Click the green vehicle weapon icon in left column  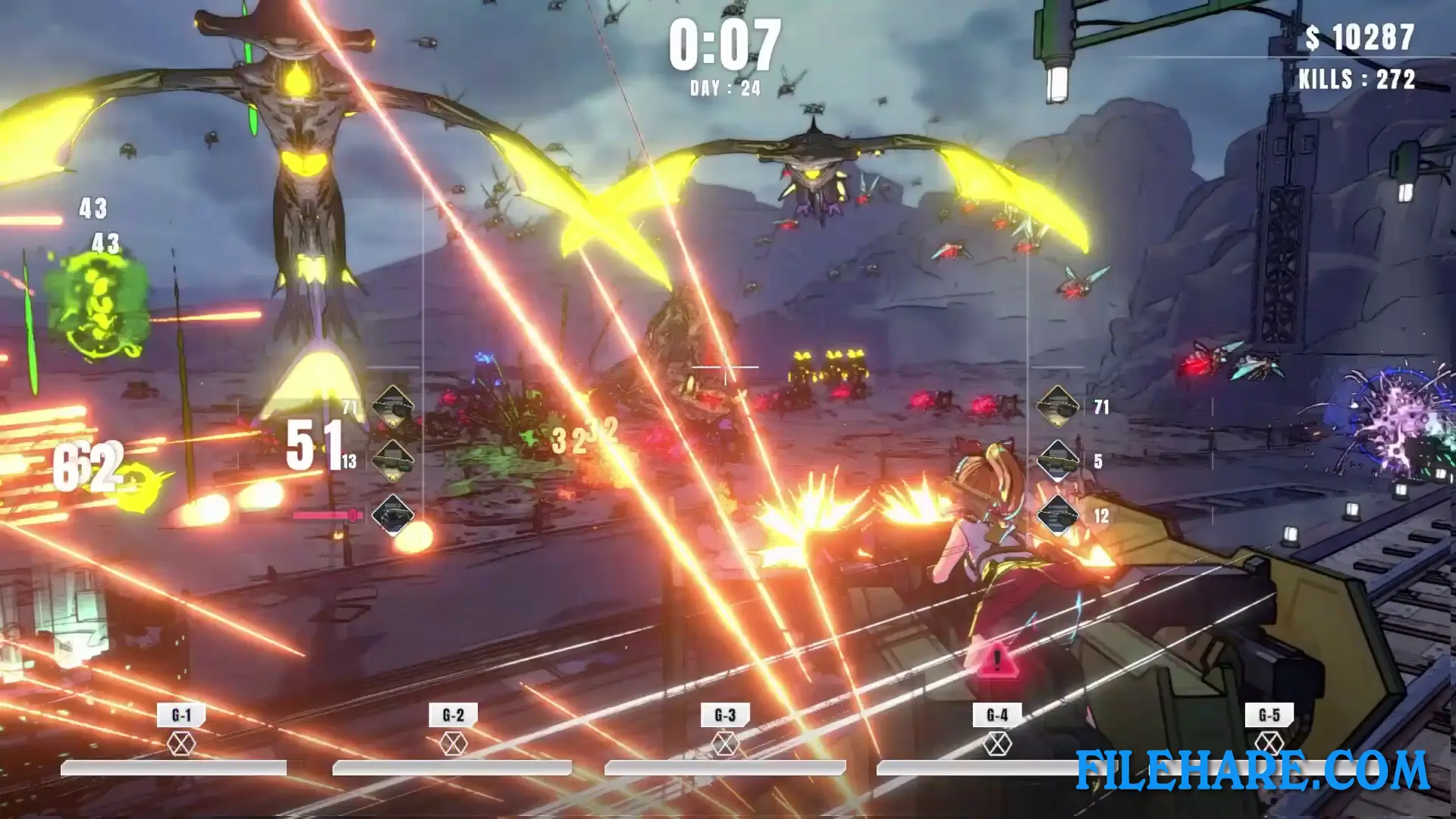[x=393, y=461]
